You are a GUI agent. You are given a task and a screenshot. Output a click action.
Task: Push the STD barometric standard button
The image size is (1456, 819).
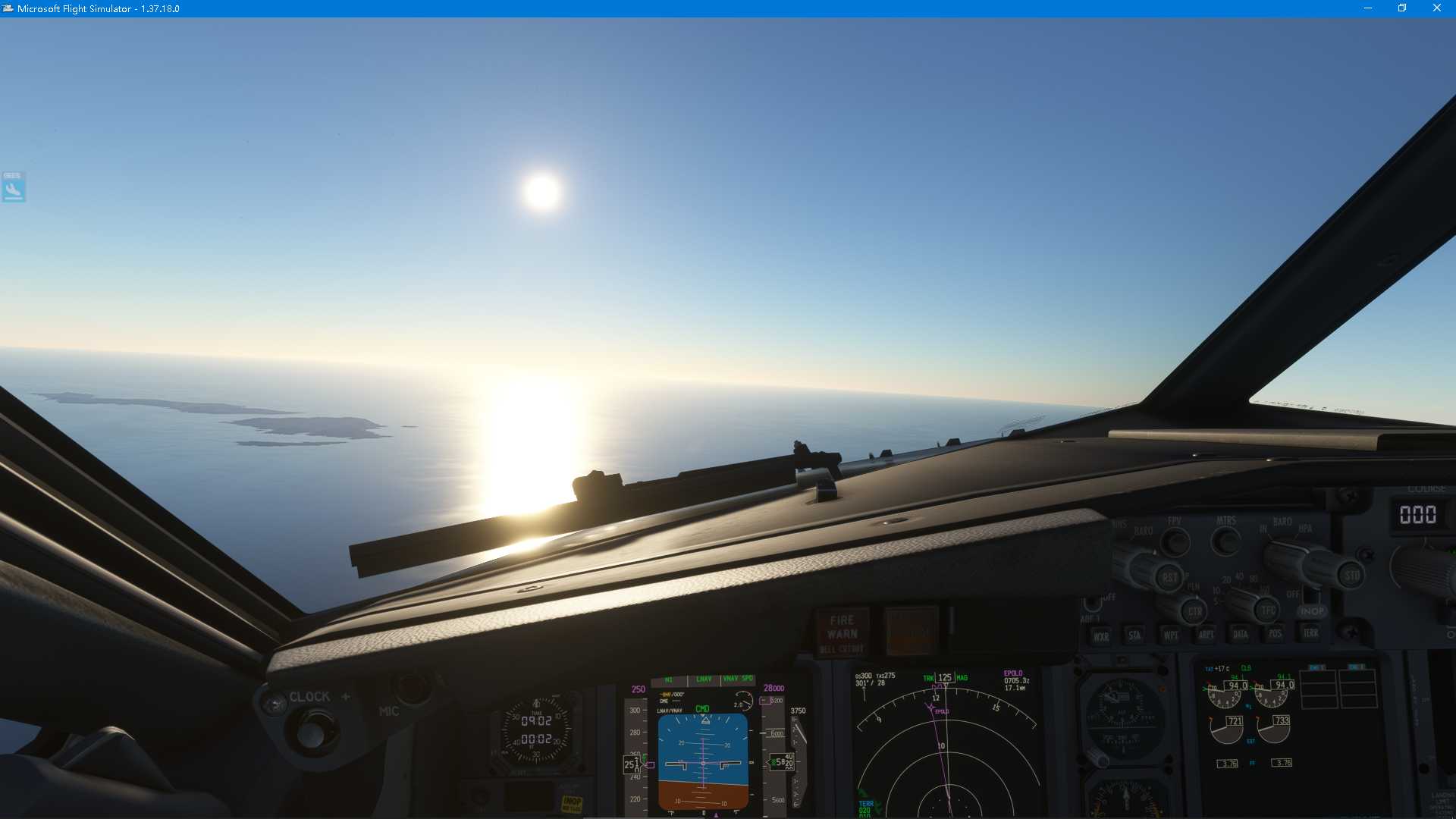(1351, 576)
